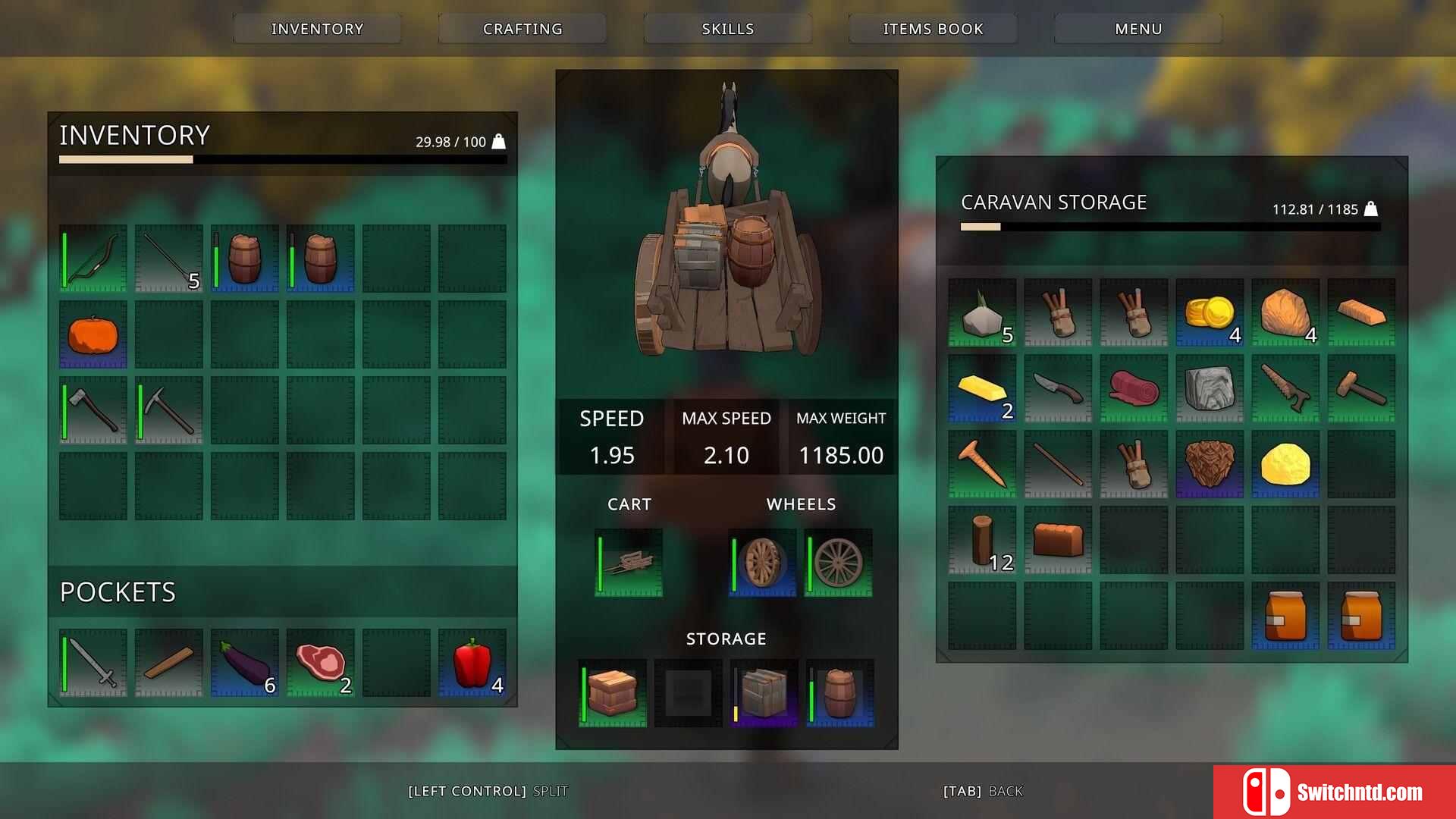Select the stack of twelve wood logs
This screenshot has width=1456, height=819.
pos(982,540)
